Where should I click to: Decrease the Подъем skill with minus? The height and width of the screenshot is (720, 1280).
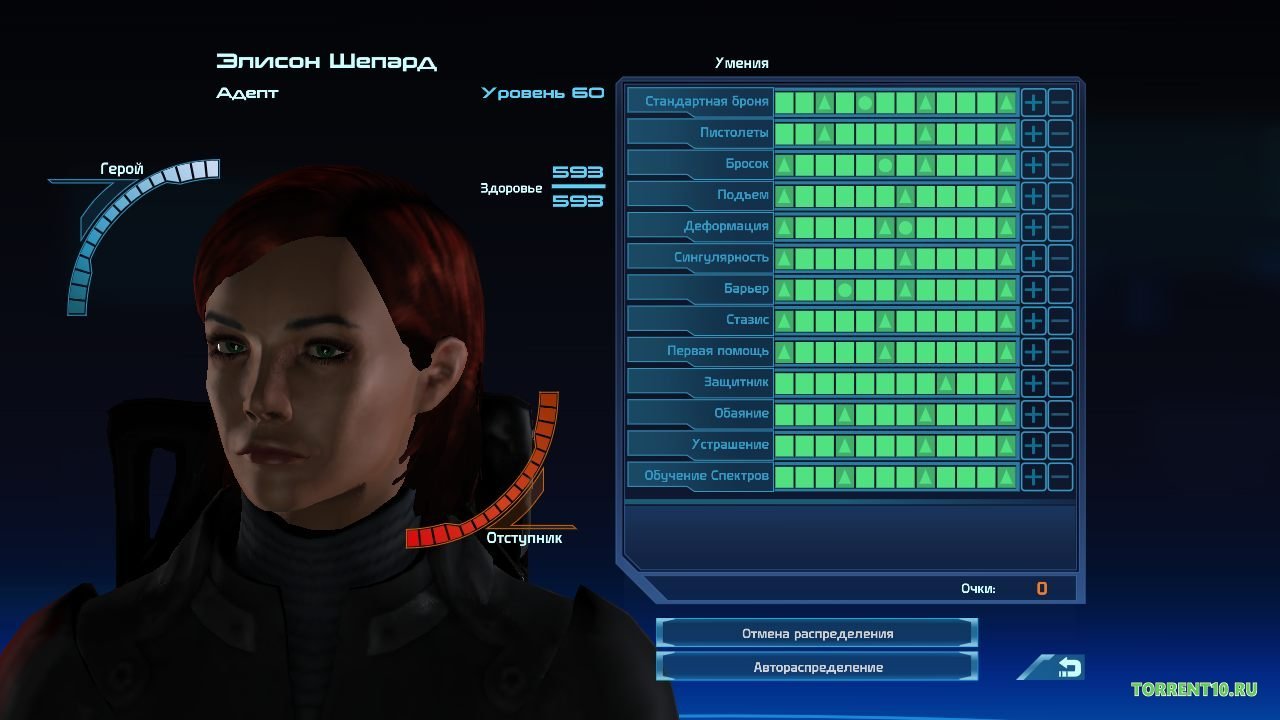(1060, 195)
